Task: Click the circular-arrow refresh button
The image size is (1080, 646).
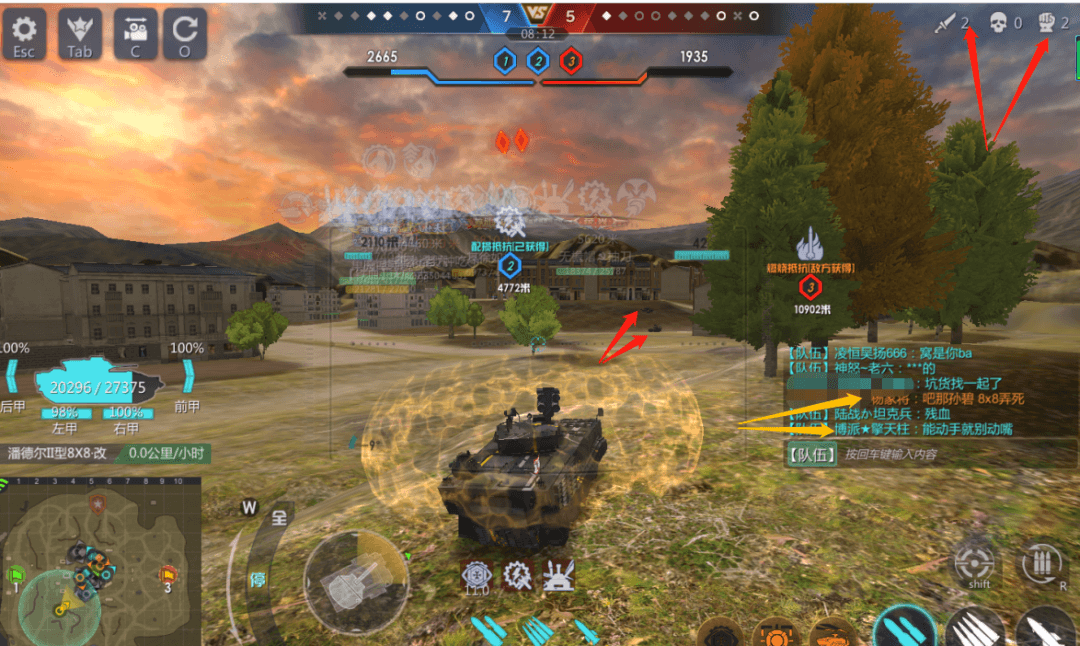Action: click(x=185, y=34)
